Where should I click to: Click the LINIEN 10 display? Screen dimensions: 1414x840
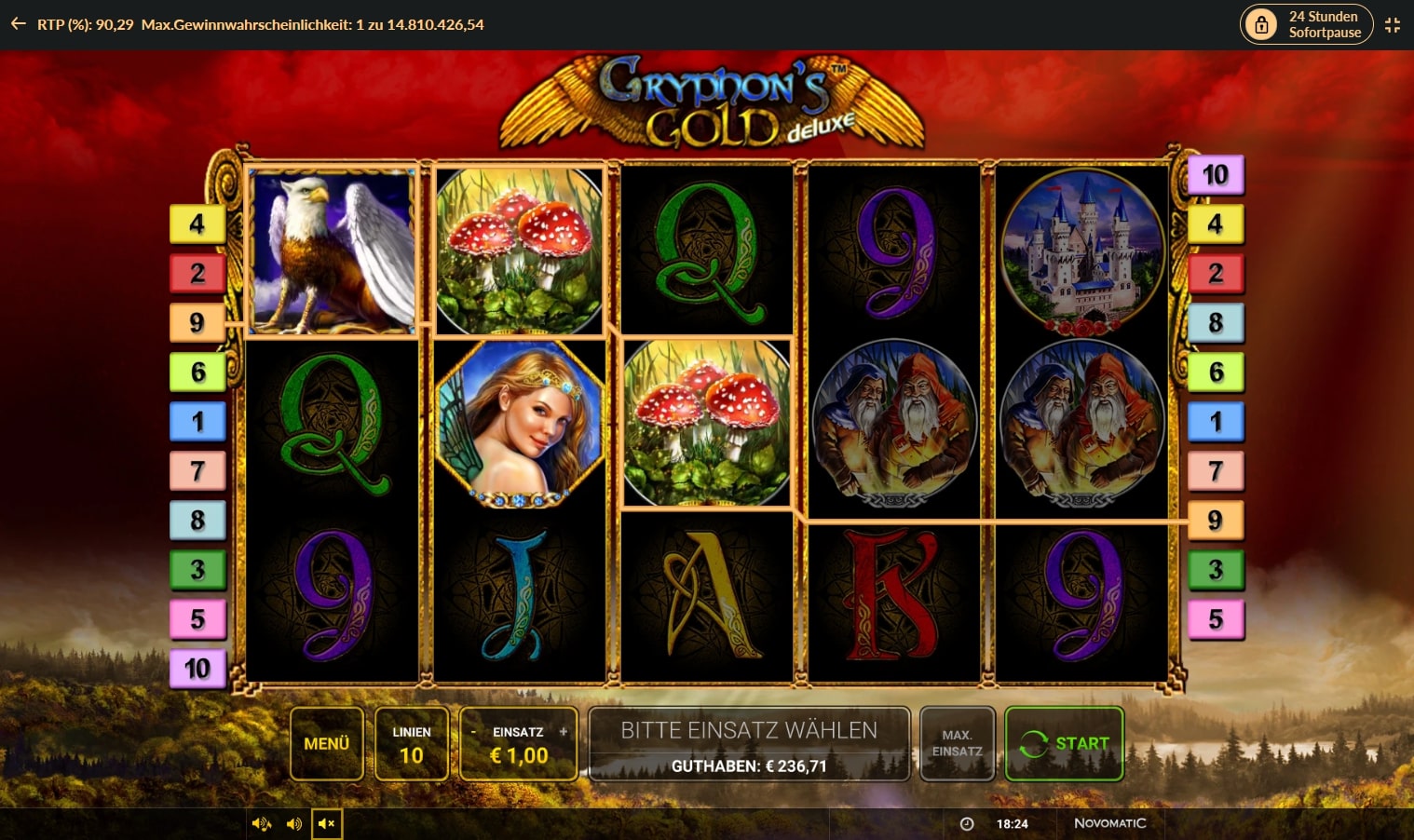(x=412, y=743)
